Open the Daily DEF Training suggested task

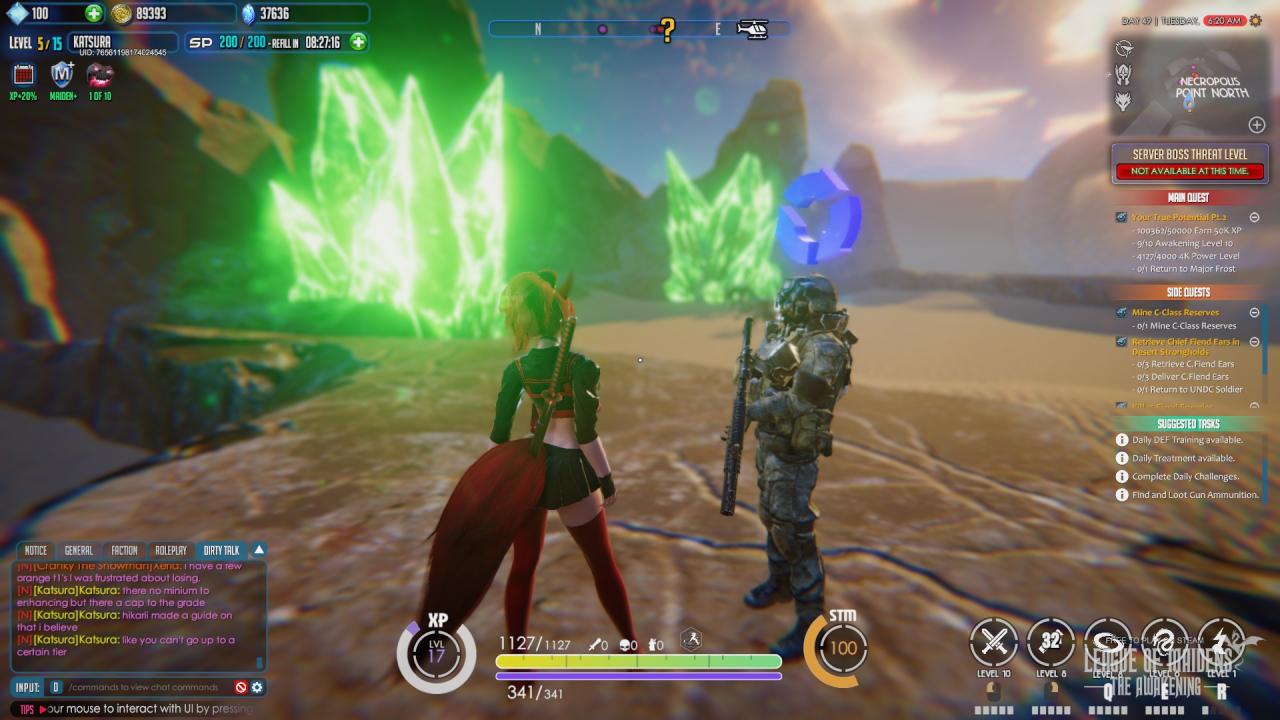pos(1187,440)
